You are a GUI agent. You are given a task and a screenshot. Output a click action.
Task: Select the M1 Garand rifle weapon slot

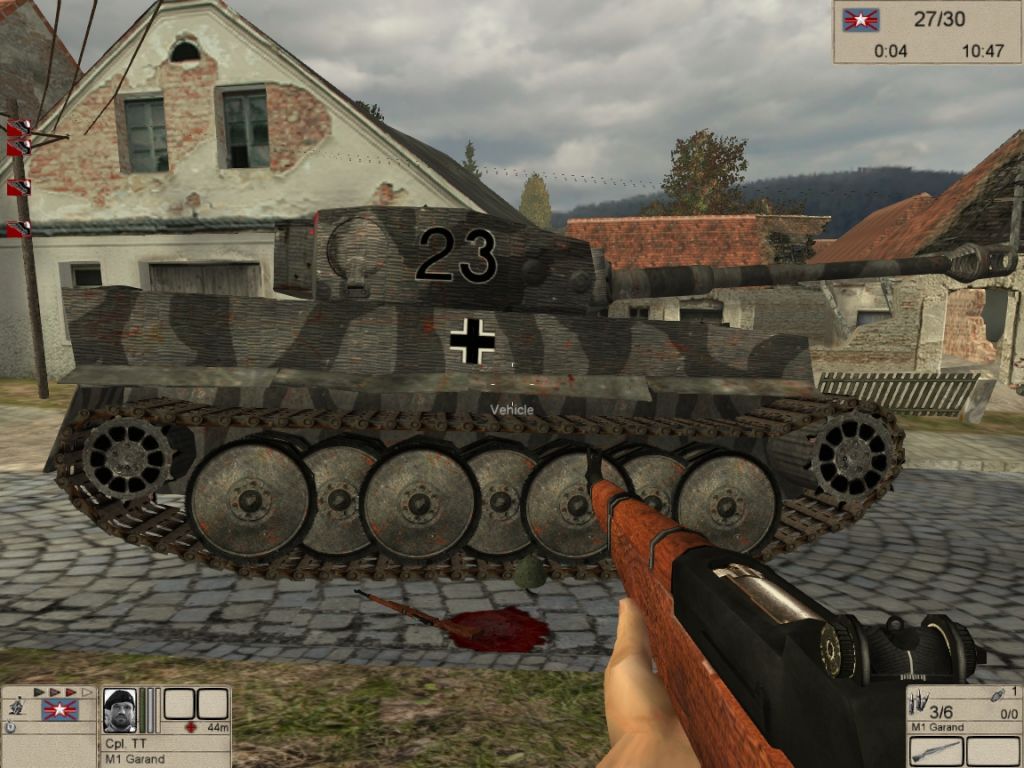pos(937,751)
